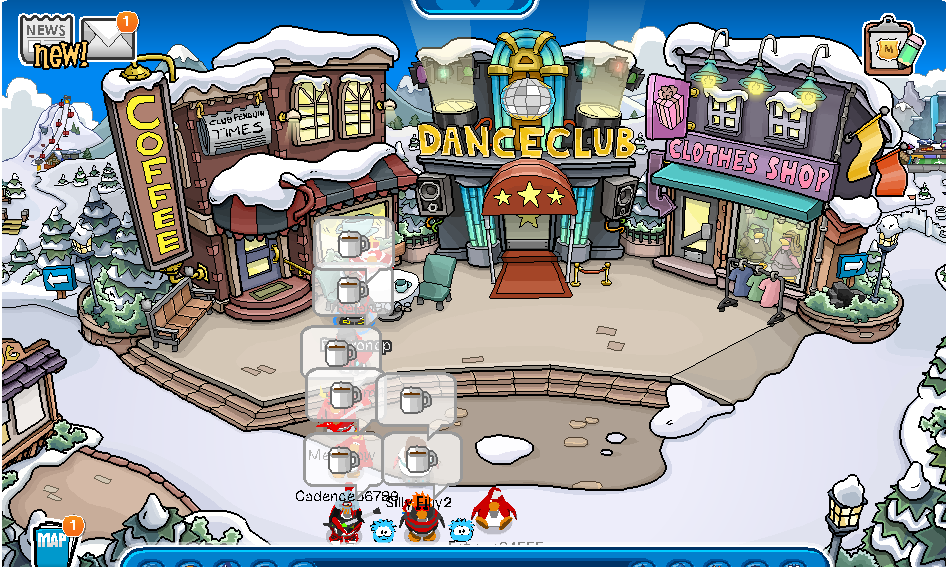Click the moderator badge clipboard icon

point(893,46)
